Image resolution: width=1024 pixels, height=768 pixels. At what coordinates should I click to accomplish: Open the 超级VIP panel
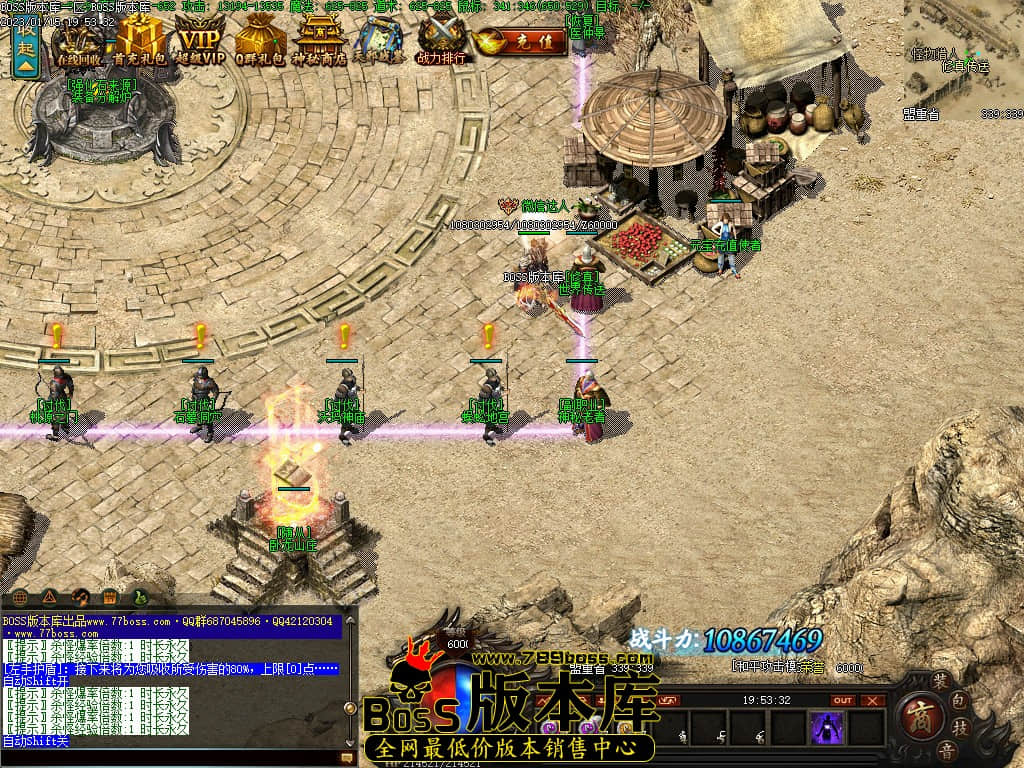point(200,43)
